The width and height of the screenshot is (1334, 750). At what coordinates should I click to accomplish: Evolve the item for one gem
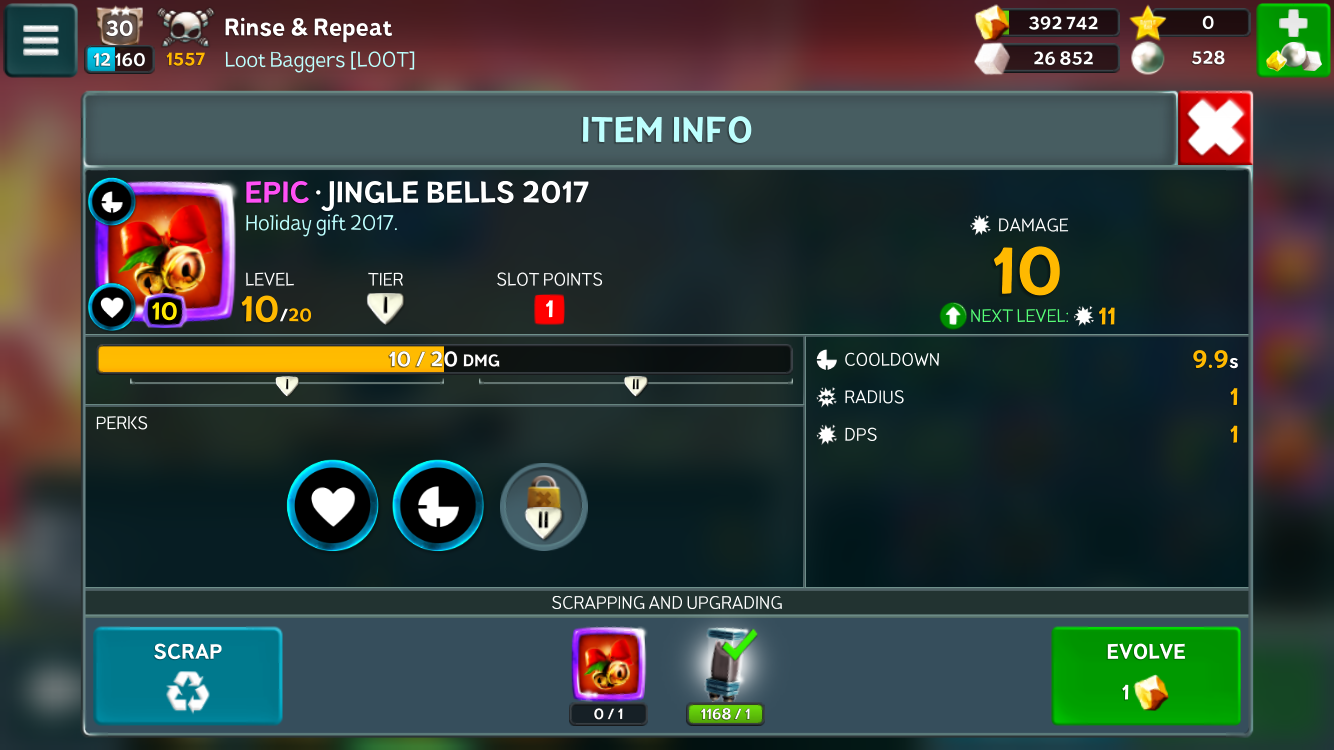pyautogui.click(x=1146, y=674)
